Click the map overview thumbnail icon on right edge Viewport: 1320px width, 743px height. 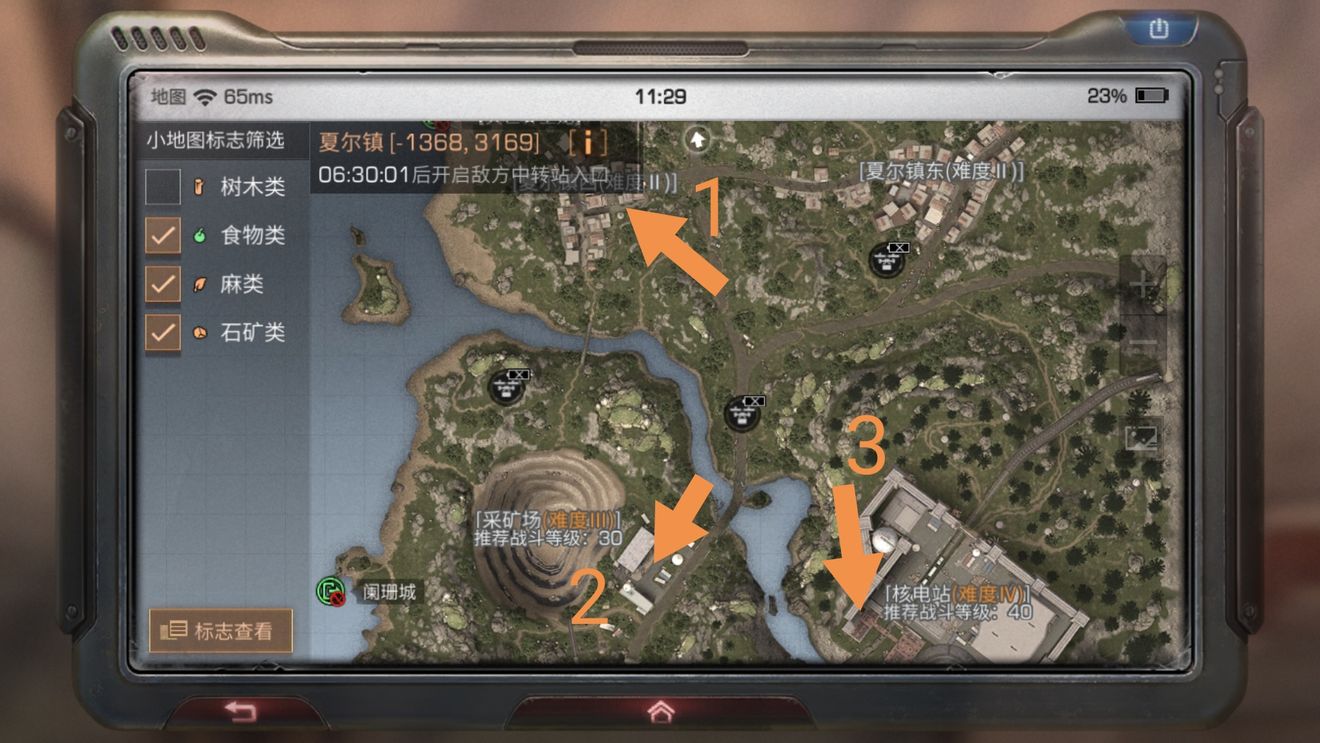tap(1141, 437)
